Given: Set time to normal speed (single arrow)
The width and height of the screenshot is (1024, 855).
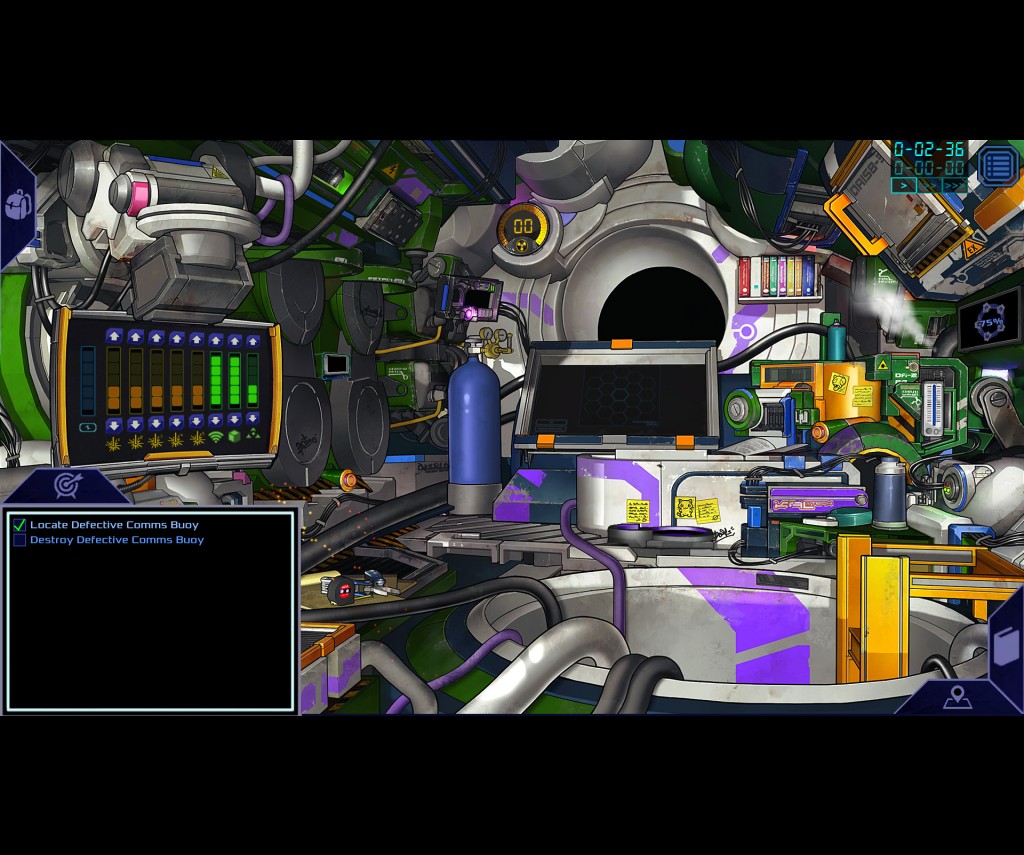Looking at the screenshot, I should (903, 185).
